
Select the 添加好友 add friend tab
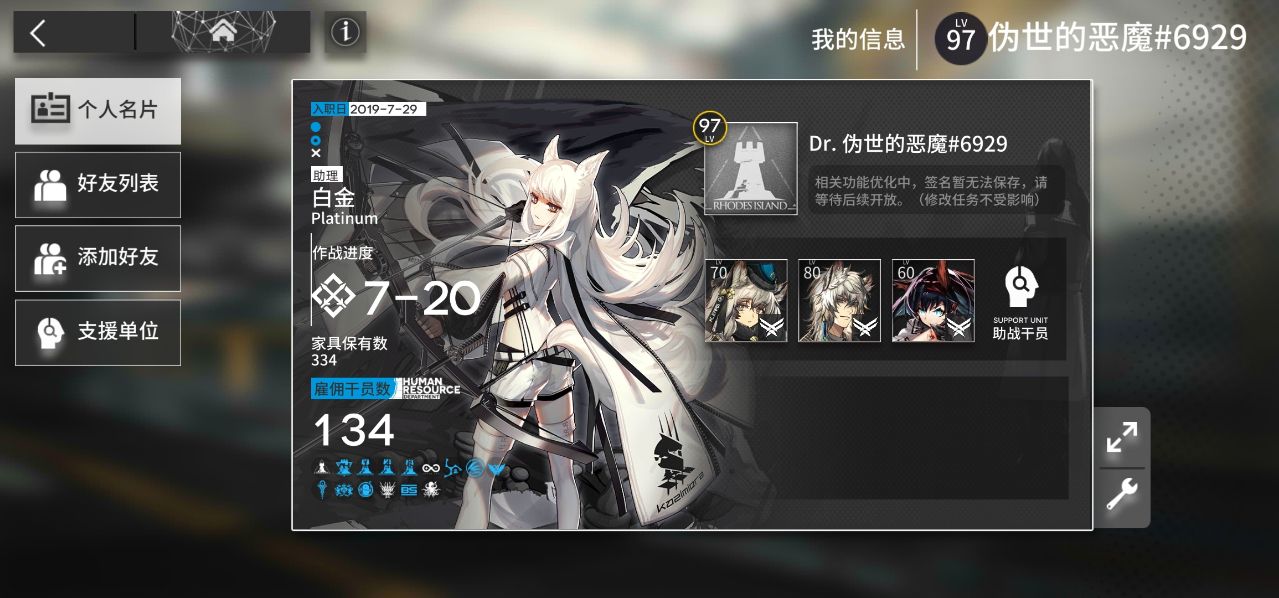98,258
